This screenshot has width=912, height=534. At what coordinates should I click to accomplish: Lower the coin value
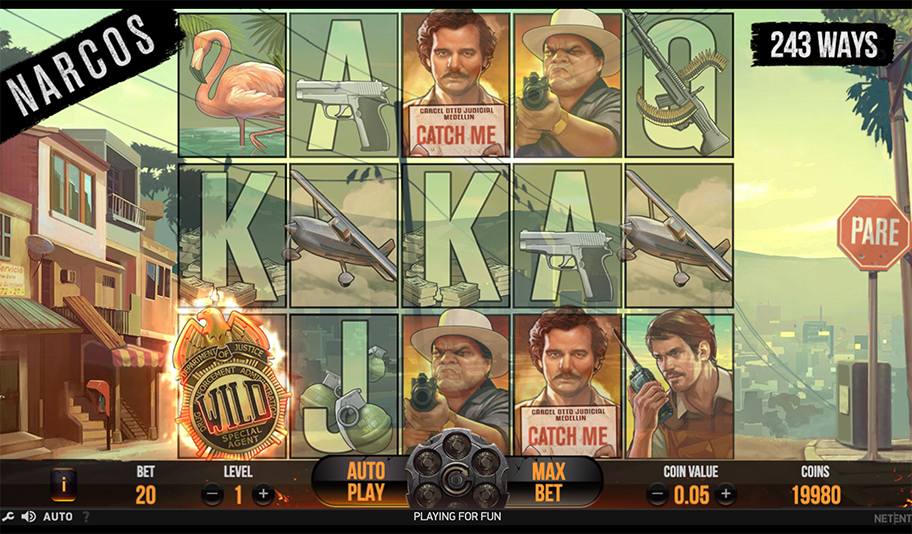658,493
